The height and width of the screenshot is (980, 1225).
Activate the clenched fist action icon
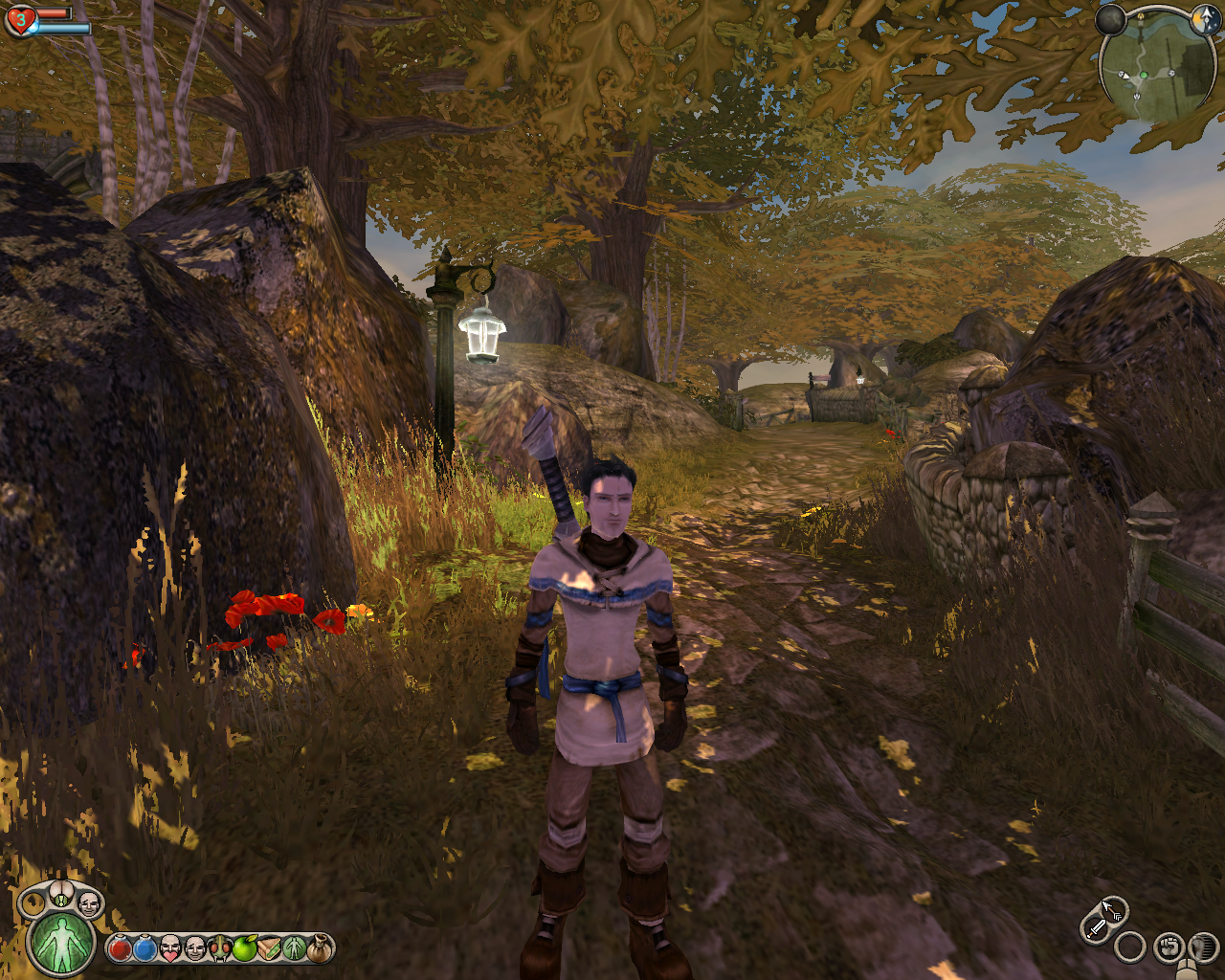click(x=1168, y=947)
